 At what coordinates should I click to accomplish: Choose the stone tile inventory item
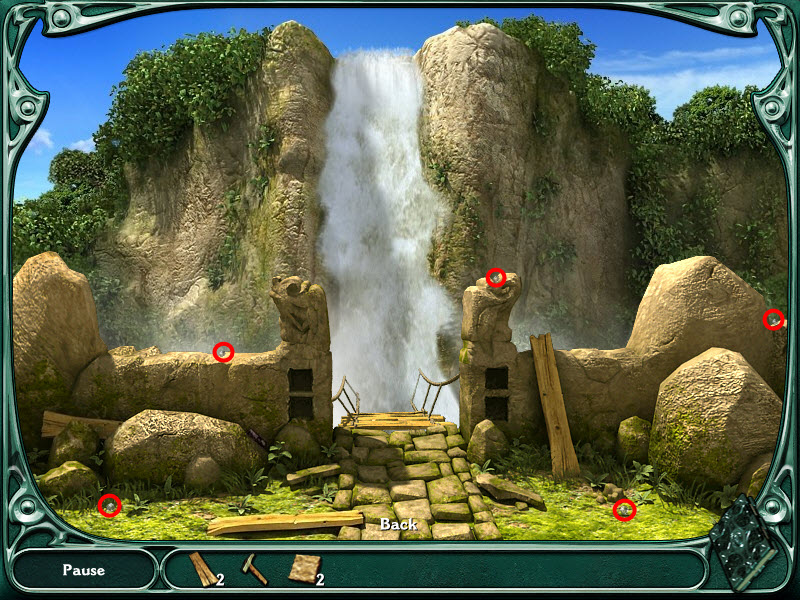click(301, 568)
